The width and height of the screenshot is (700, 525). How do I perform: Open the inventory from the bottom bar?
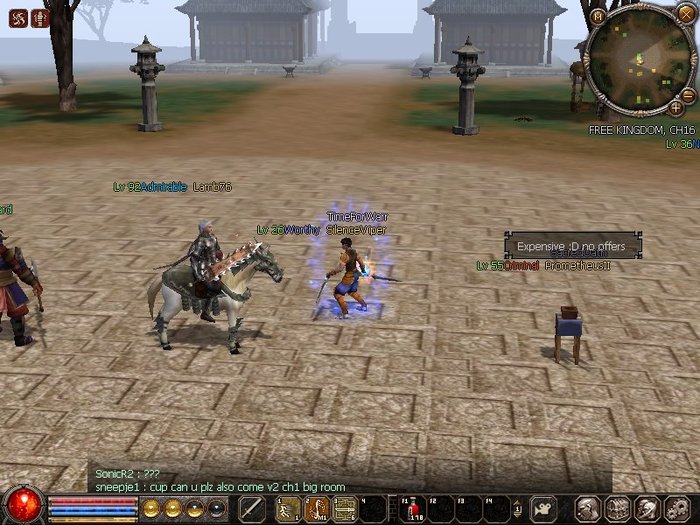point(618,508)
